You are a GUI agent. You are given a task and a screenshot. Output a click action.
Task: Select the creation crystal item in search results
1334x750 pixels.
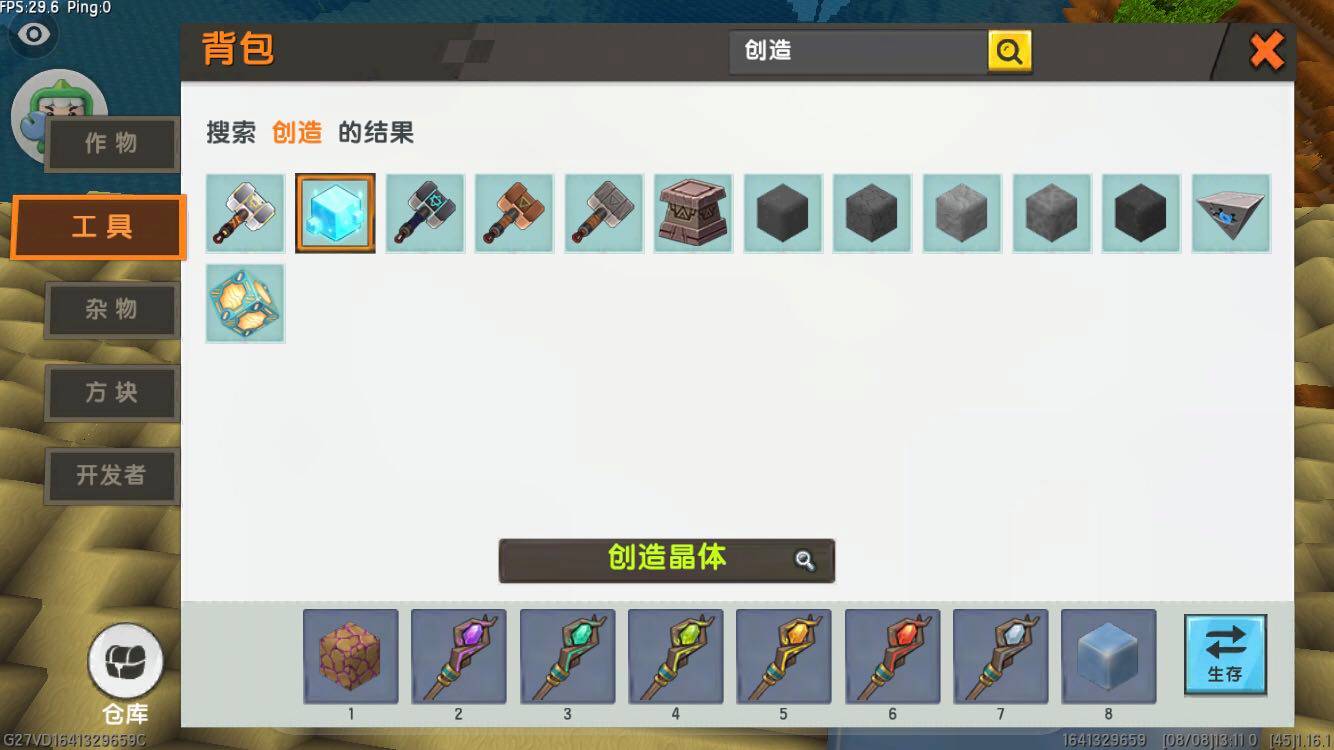click(x=334, y=213)
